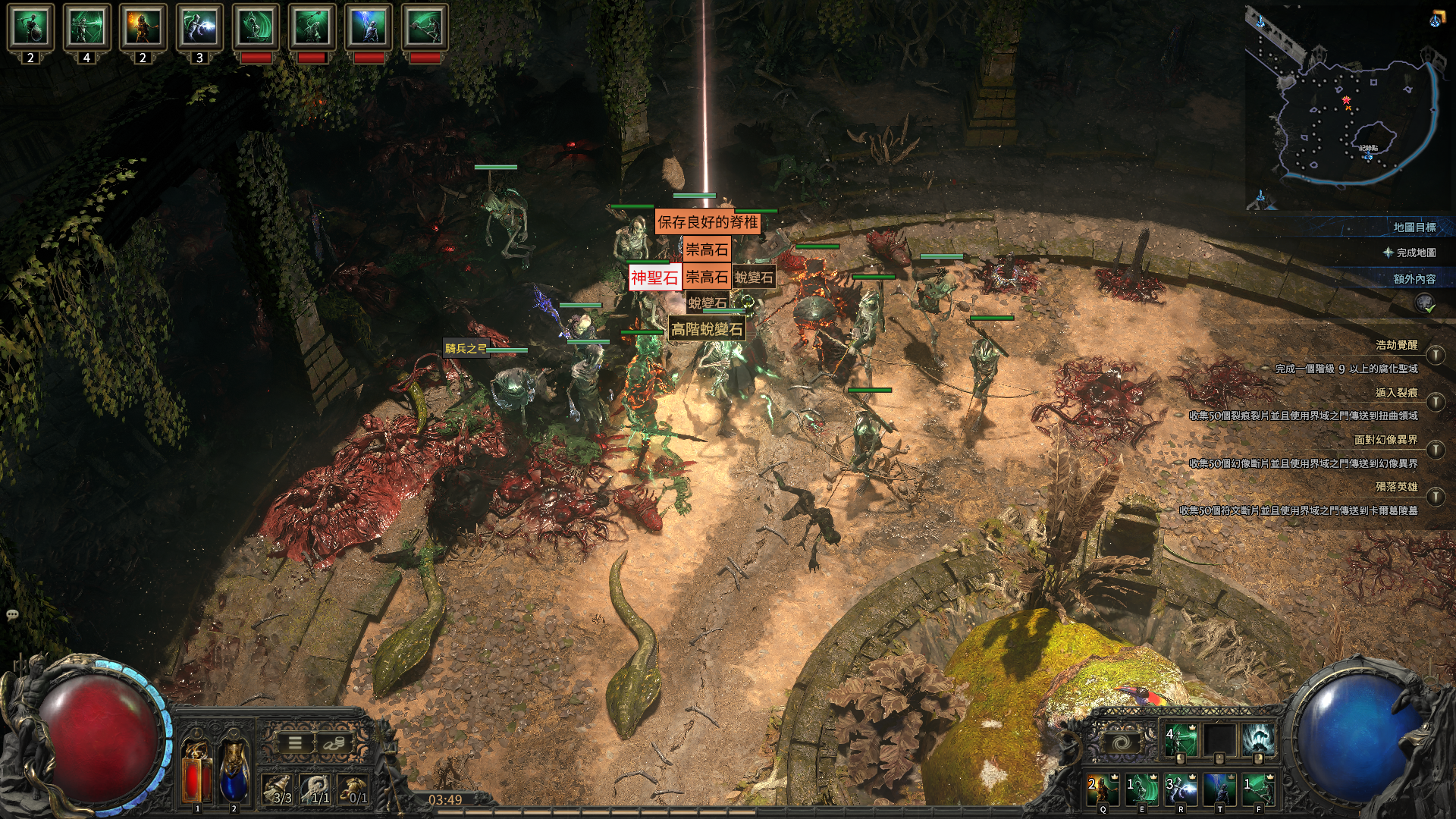Image resolution: width=1456 pixels, height=819 pixels.
Task: Activate the white burst skill bound to R
Action: 1181,789
